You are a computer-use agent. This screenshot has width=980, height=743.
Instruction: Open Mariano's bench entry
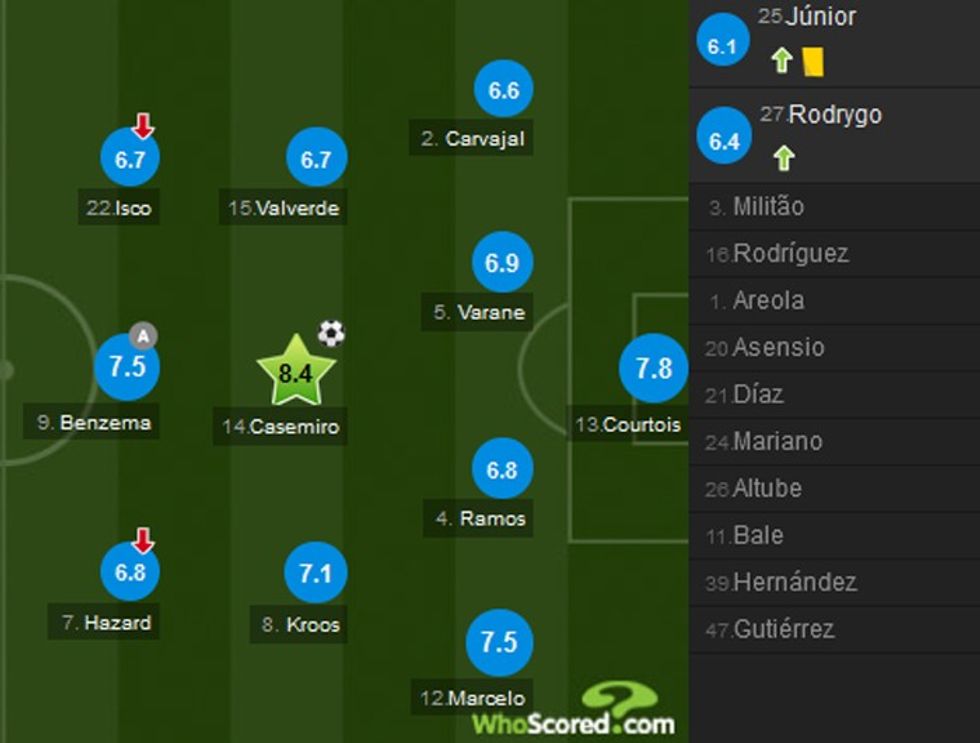point(777,441)
